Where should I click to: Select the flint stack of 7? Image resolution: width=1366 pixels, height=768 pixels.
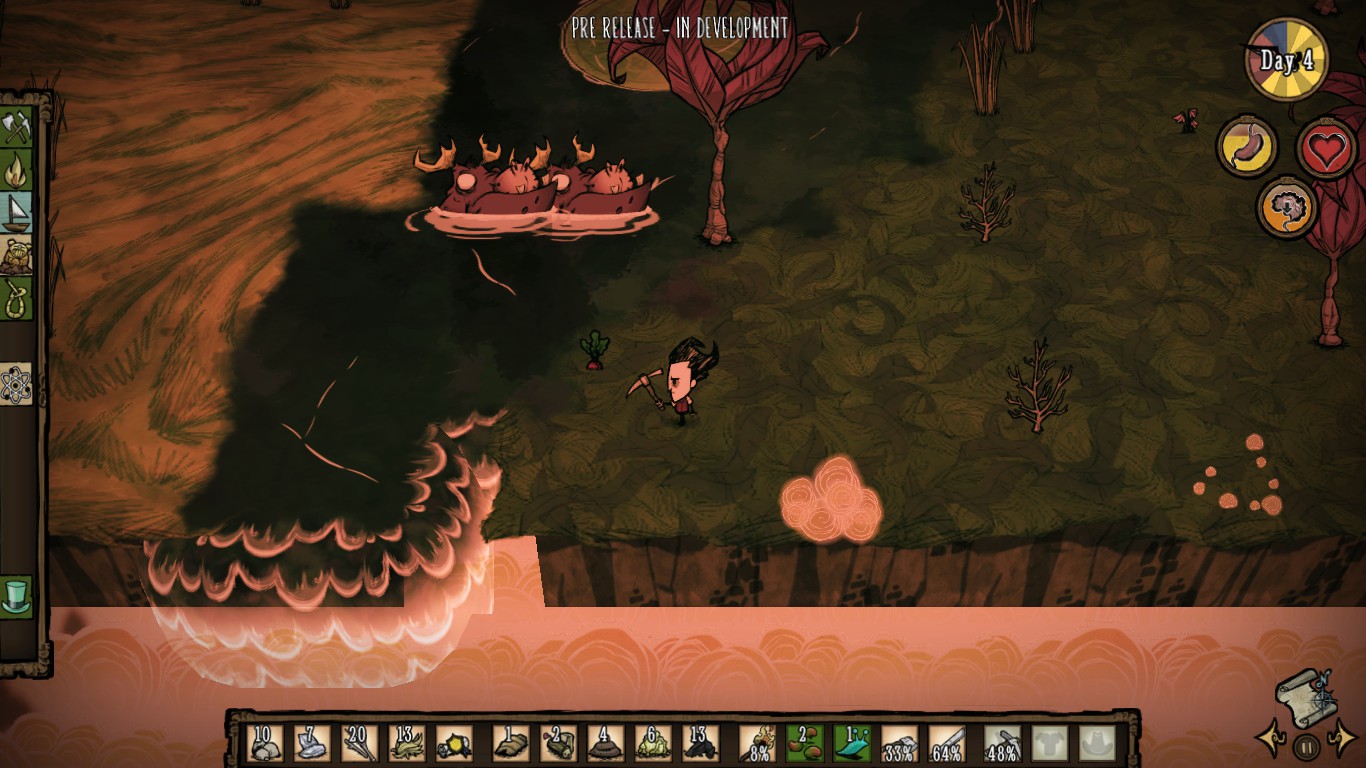[312, 743]
